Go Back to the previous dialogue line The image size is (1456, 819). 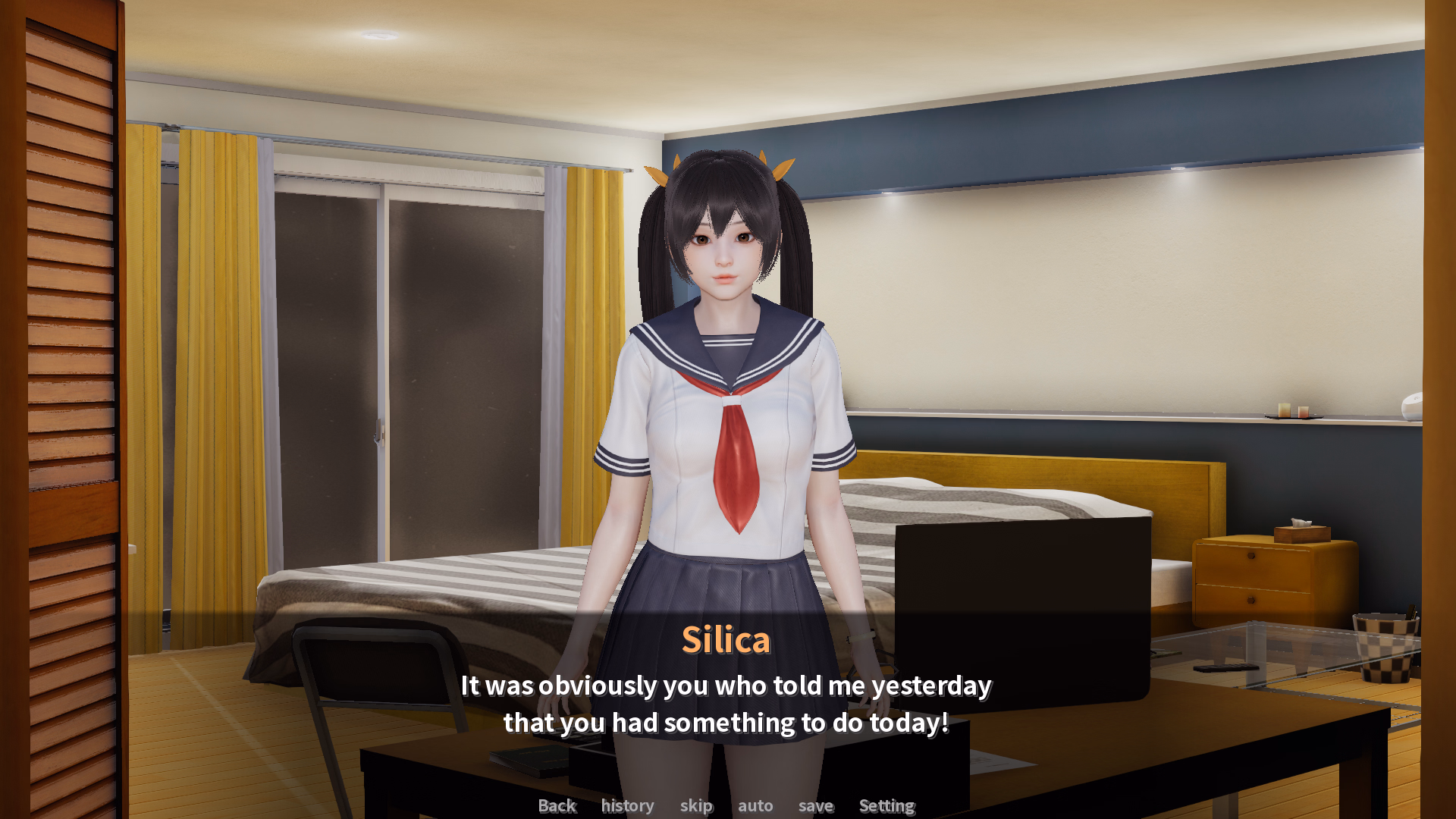[x=557, y=806]
